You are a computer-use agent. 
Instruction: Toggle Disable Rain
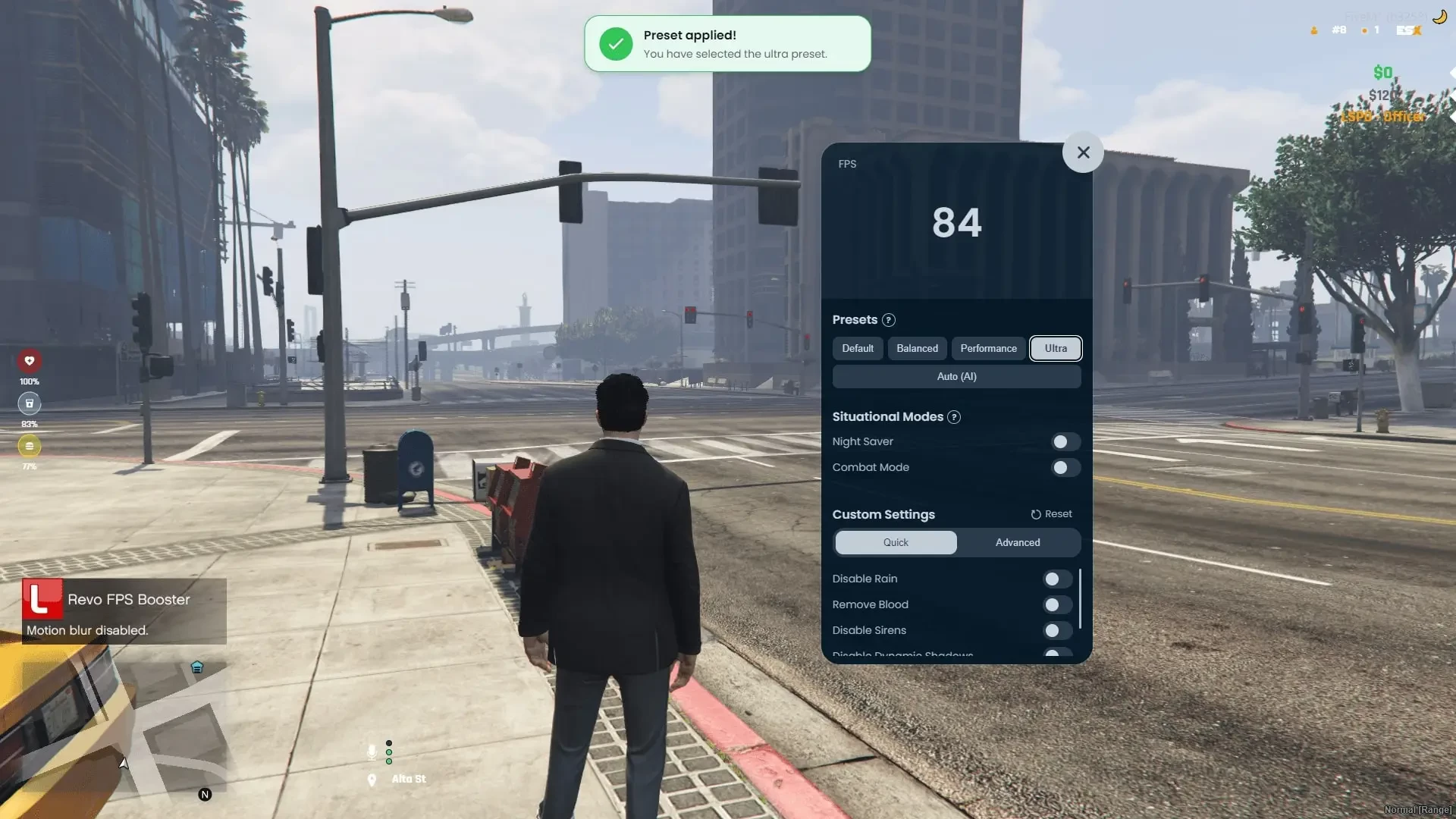[x=1056, y=579]
